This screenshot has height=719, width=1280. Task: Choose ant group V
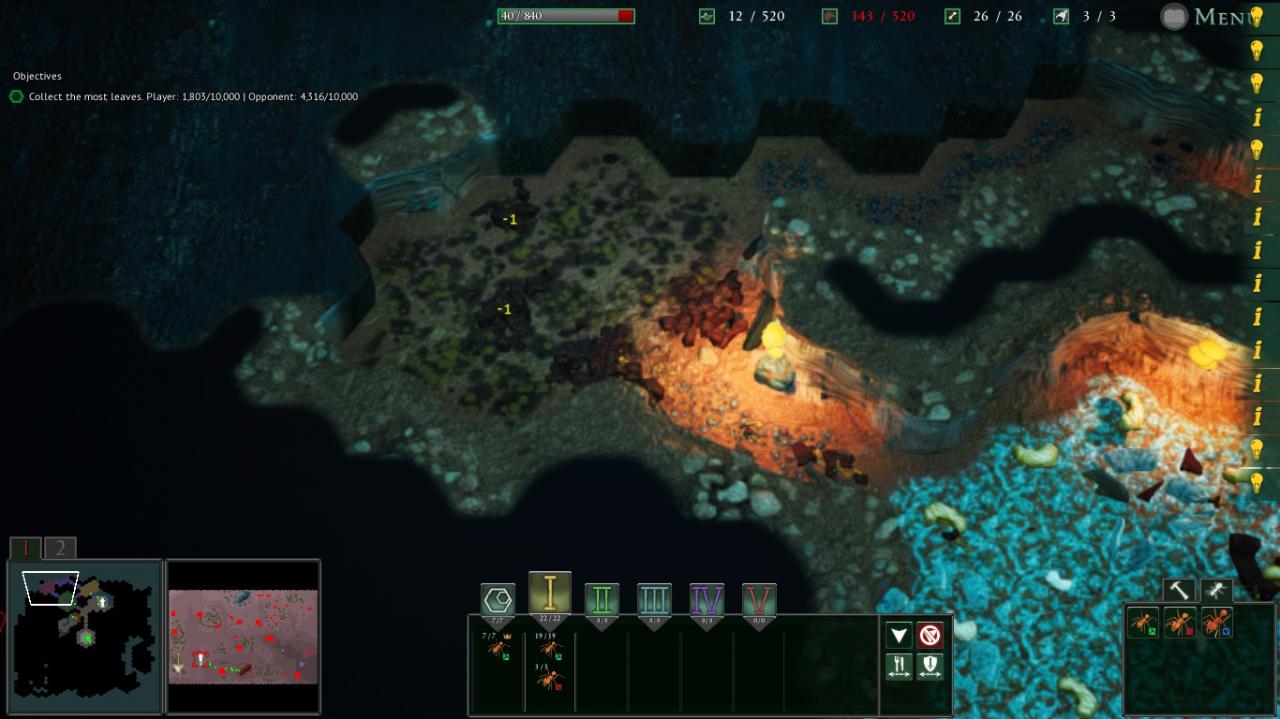[759, 600]
